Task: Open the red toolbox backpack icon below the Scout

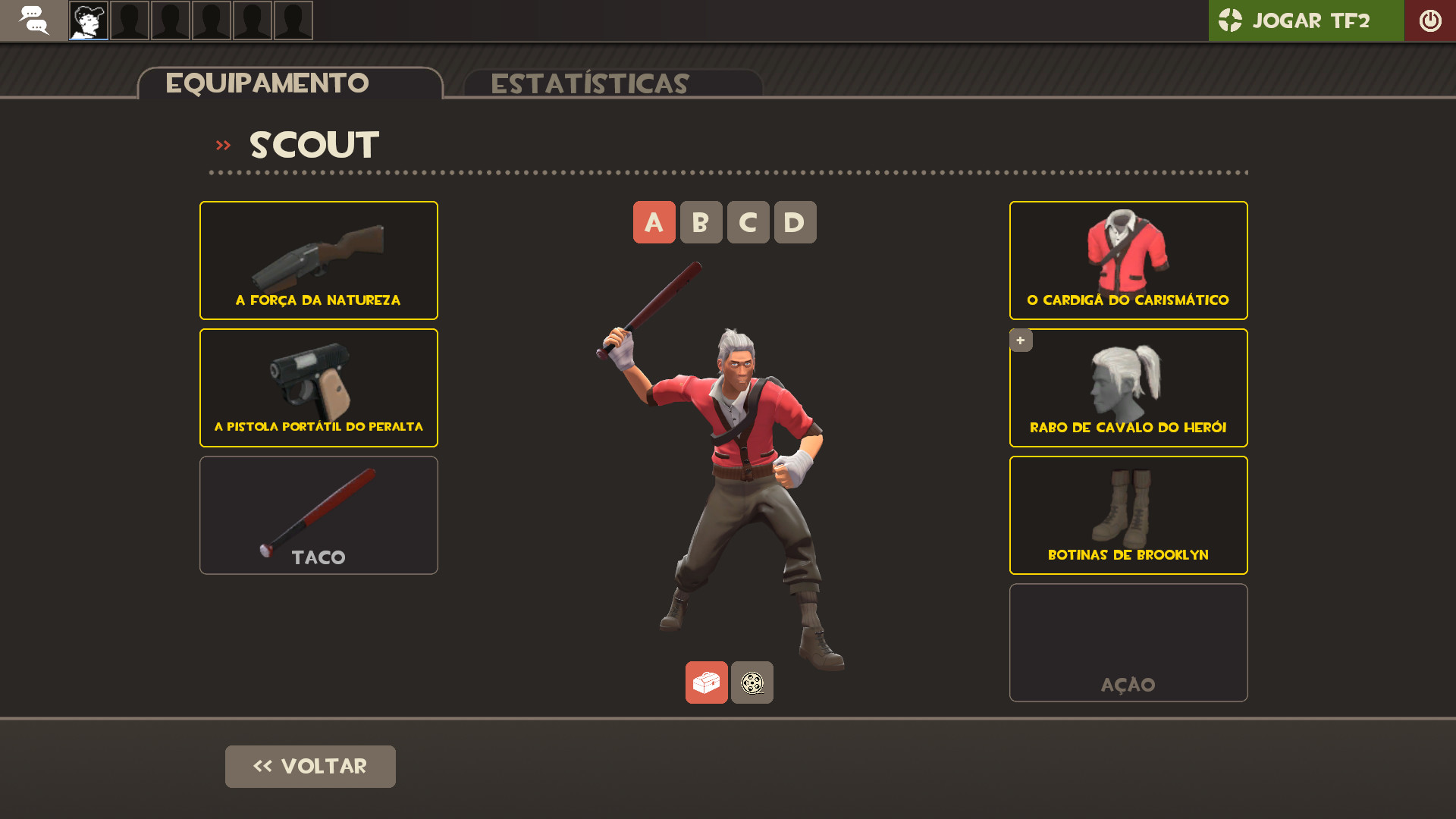Action: (706, 682)
